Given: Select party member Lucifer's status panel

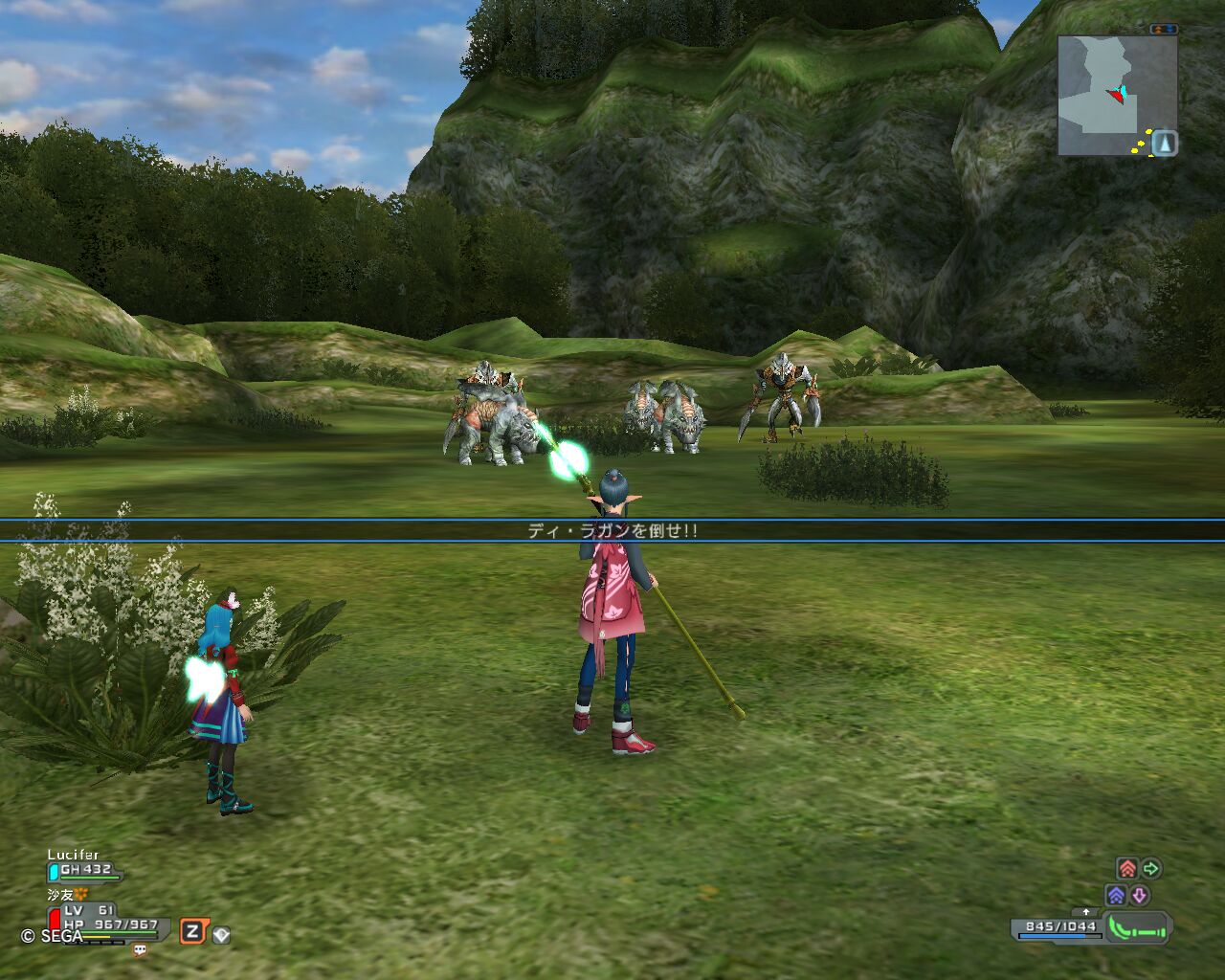Looking at the screenshot, I should [84, 864].
